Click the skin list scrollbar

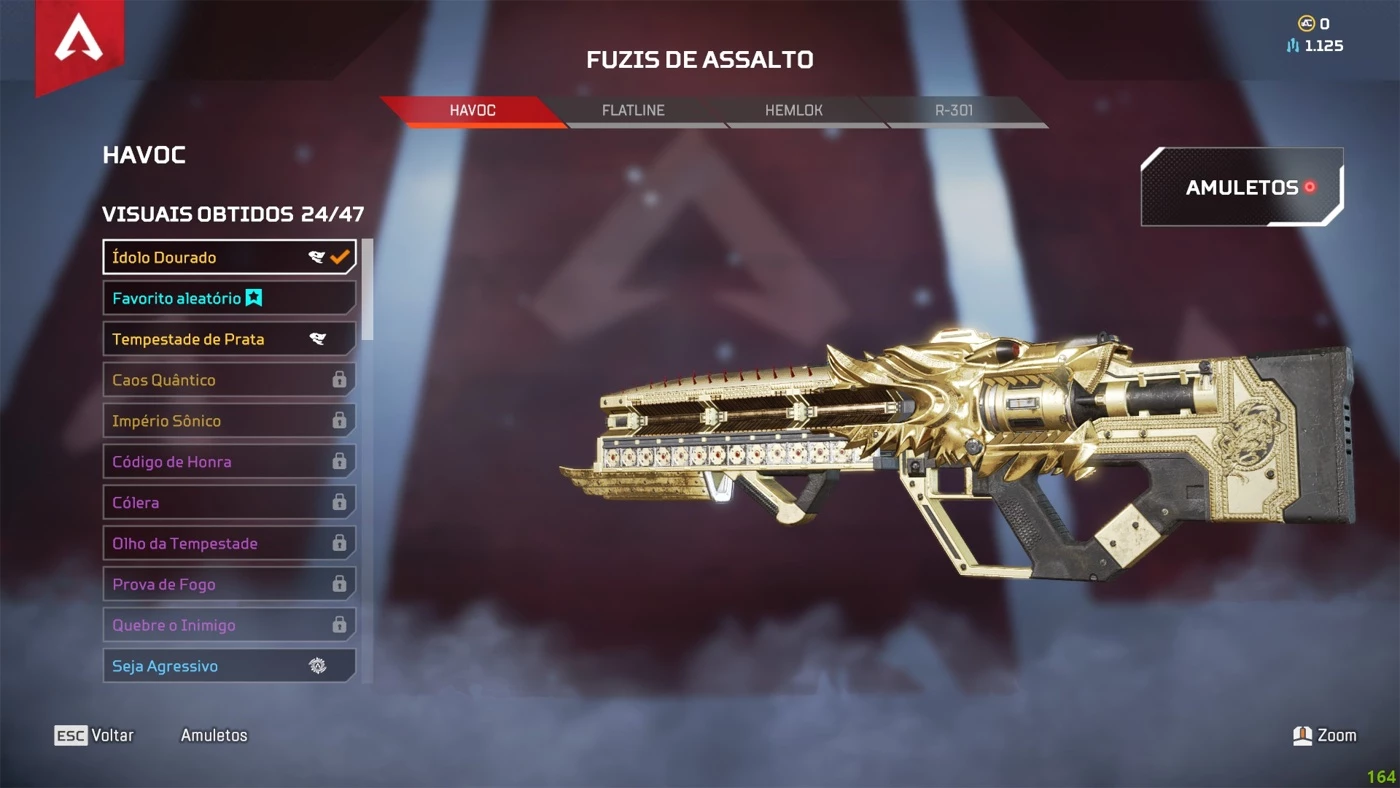point(368,290)
